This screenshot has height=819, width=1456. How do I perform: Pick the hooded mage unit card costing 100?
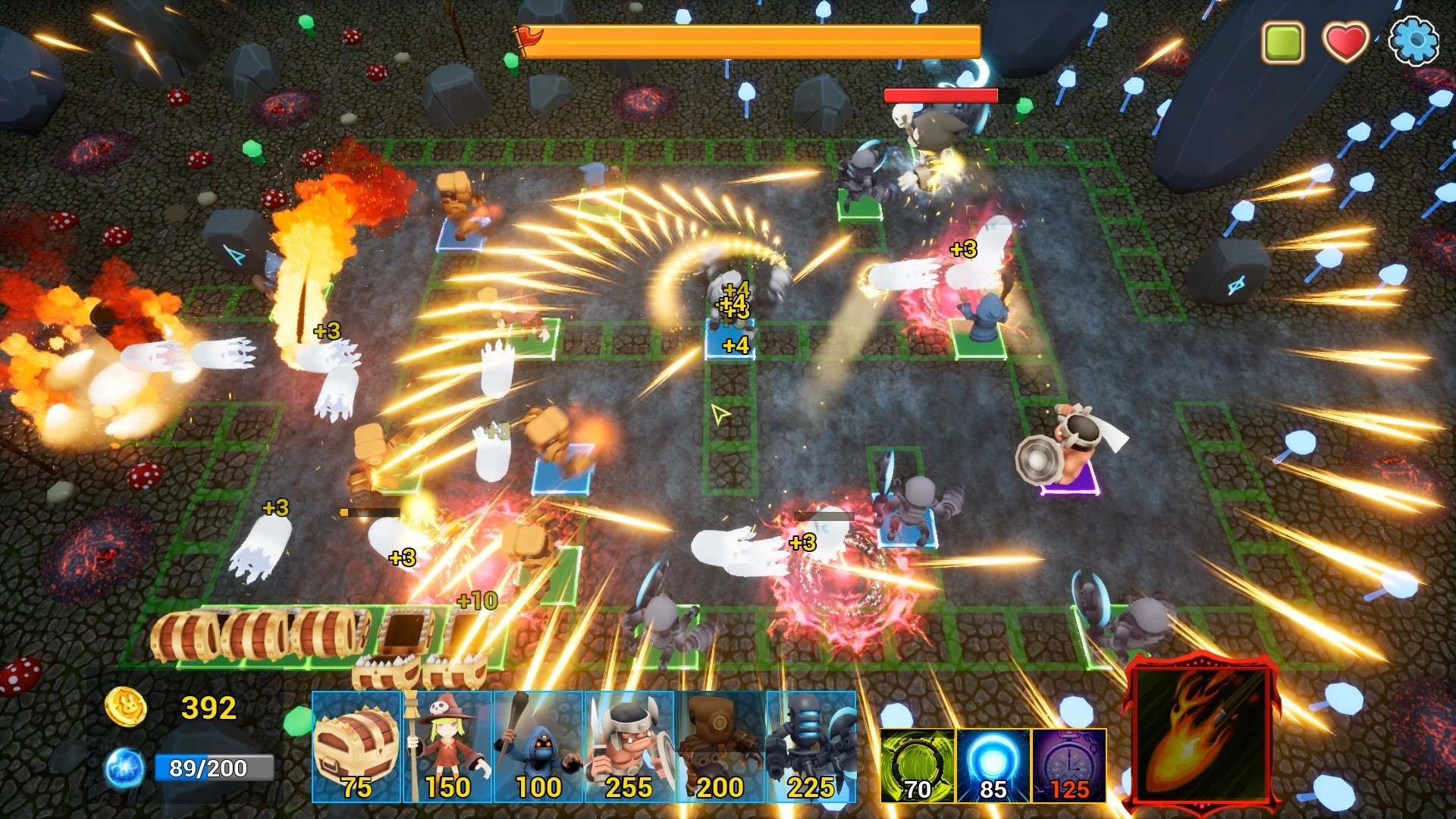pyautogui.click(x=538, y=747)
